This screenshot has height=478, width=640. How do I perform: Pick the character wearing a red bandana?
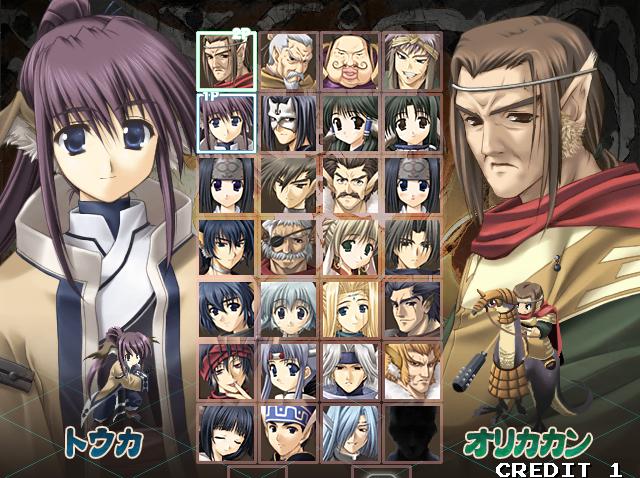pyautogui.click(x=227, y=370)
